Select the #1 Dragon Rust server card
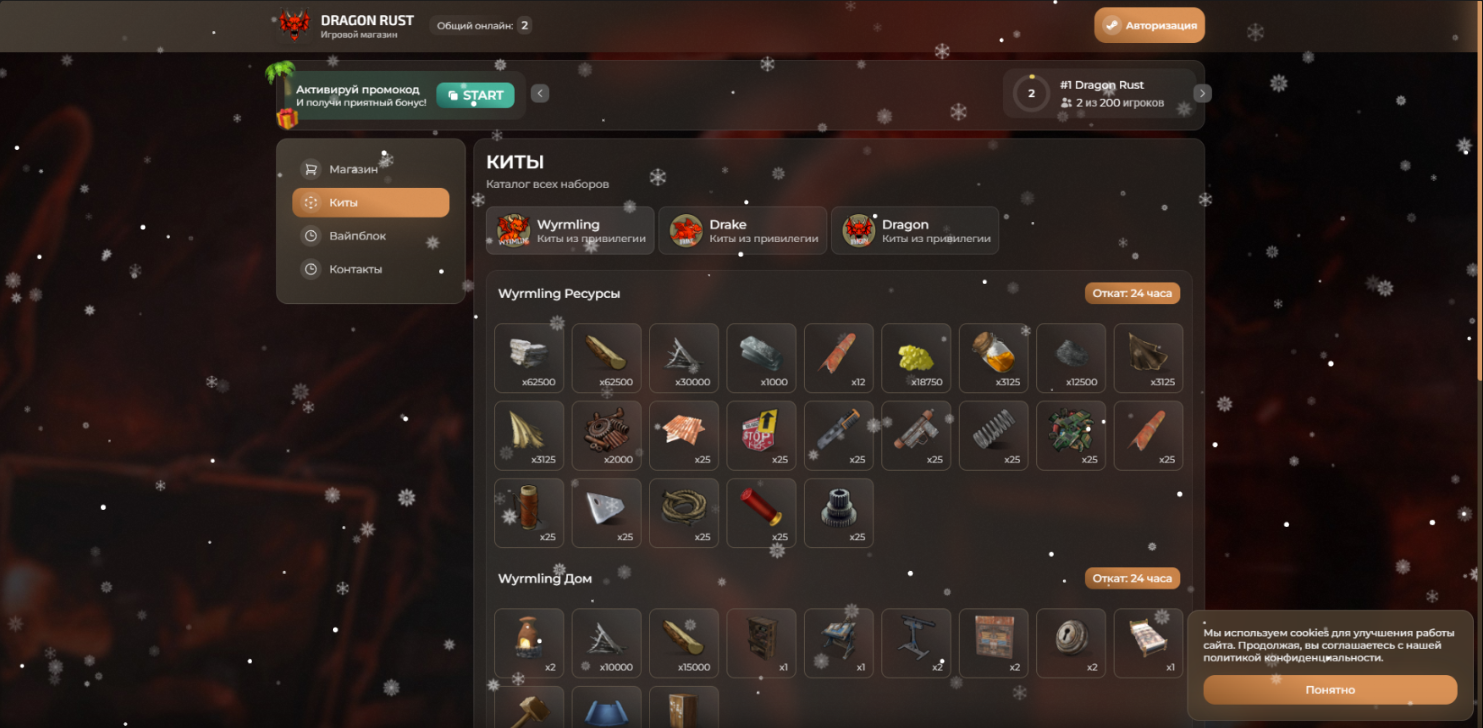The height and width of the screenshot is (728, 1483). [1099, 94]
